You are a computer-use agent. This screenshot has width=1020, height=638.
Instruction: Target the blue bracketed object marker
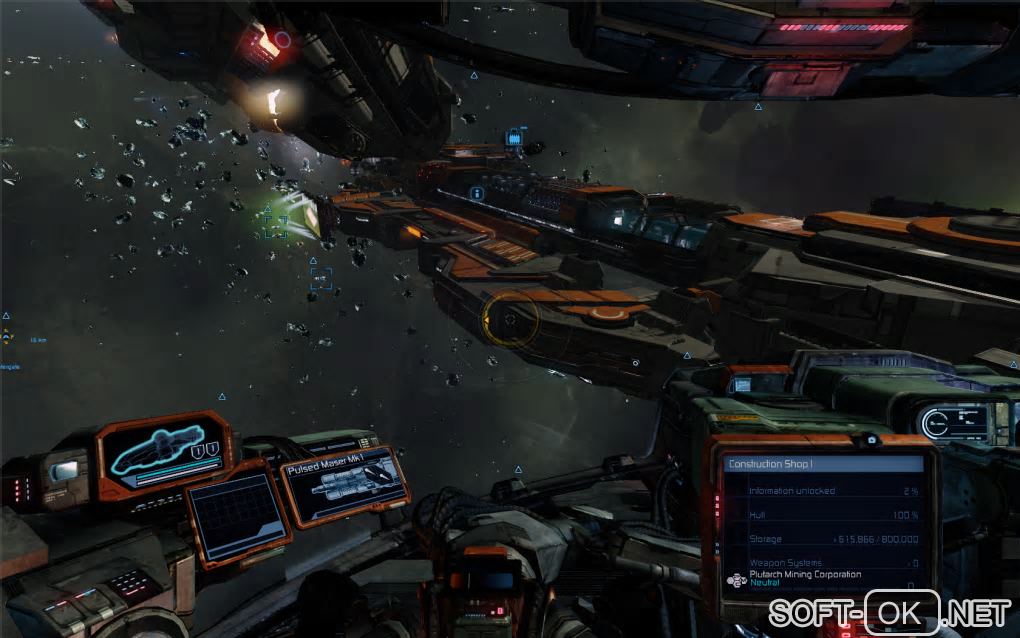pyautogui.click(x=321, y=278)
